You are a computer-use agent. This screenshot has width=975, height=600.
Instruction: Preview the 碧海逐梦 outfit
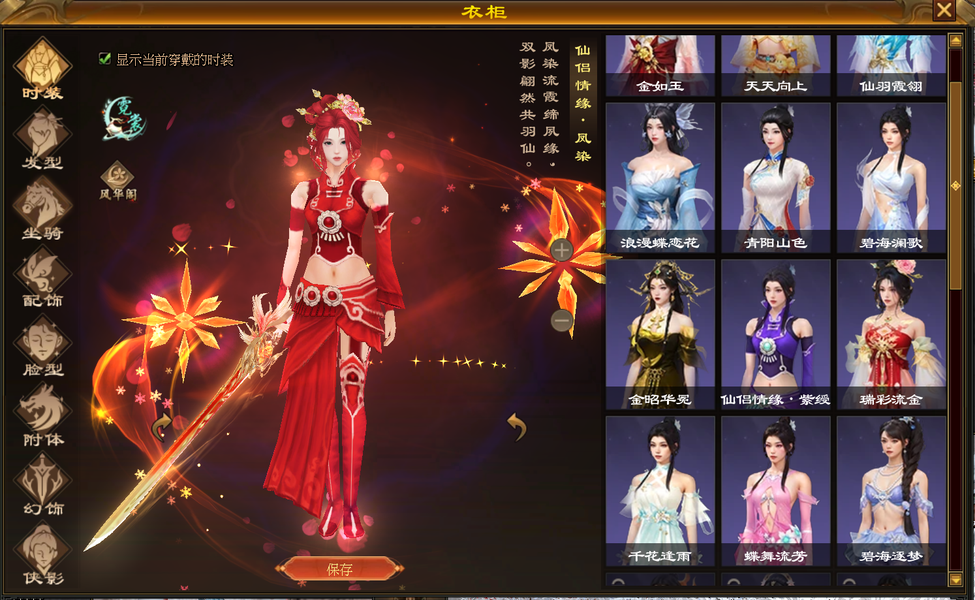(891, 490)
